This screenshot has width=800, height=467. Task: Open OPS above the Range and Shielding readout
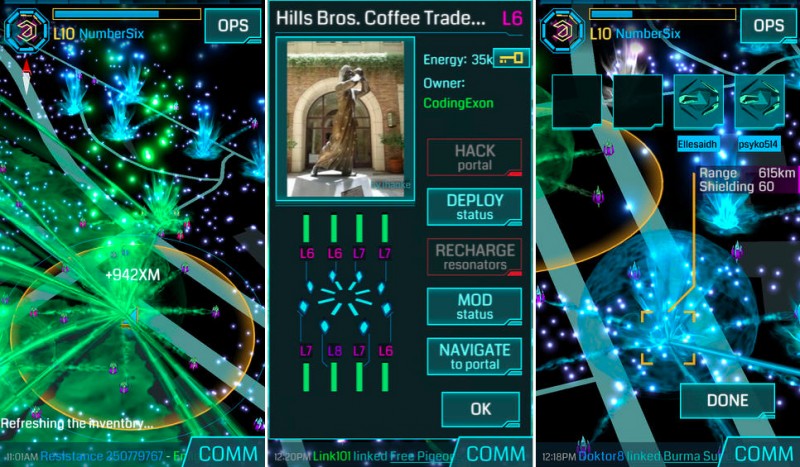click(768, 26)
